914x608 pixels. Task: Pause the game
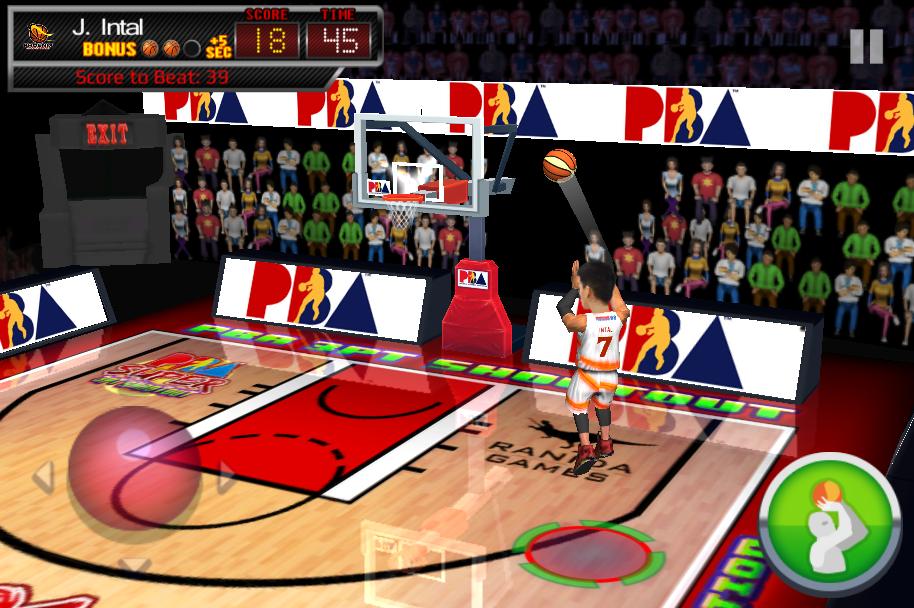[866, 46]
